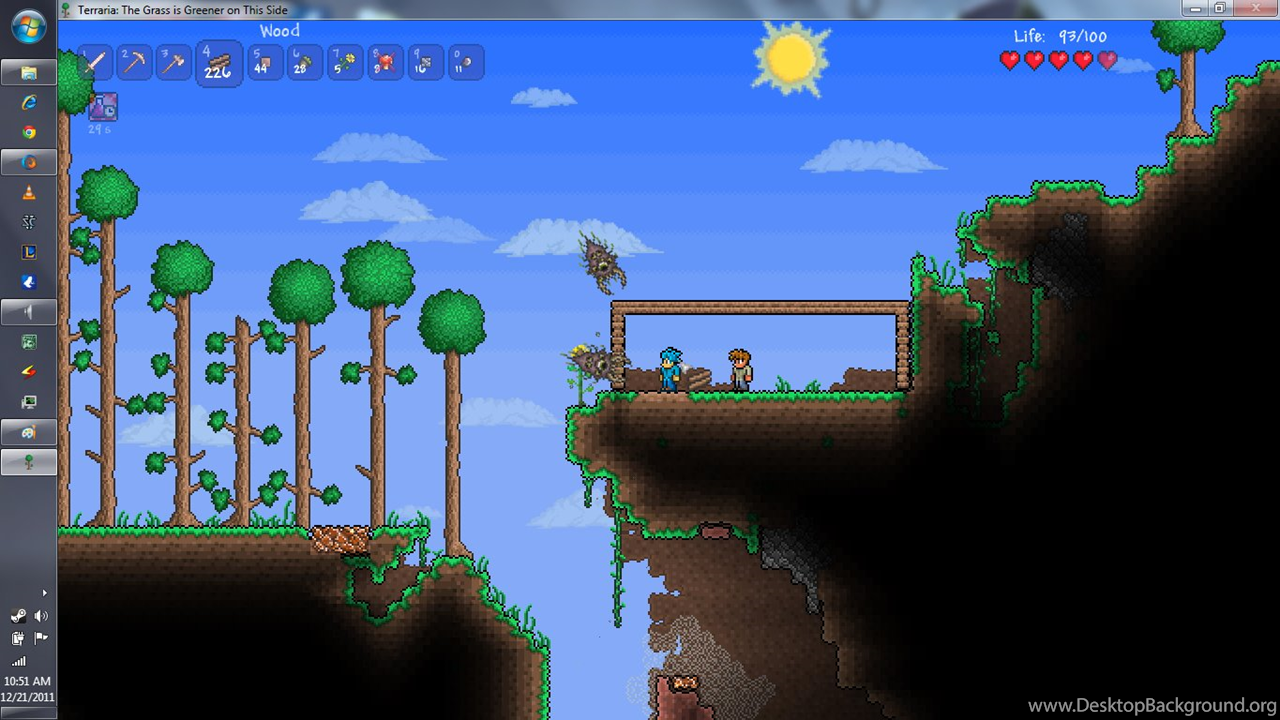Minimize the Terraria game window

coord(1196,8)
